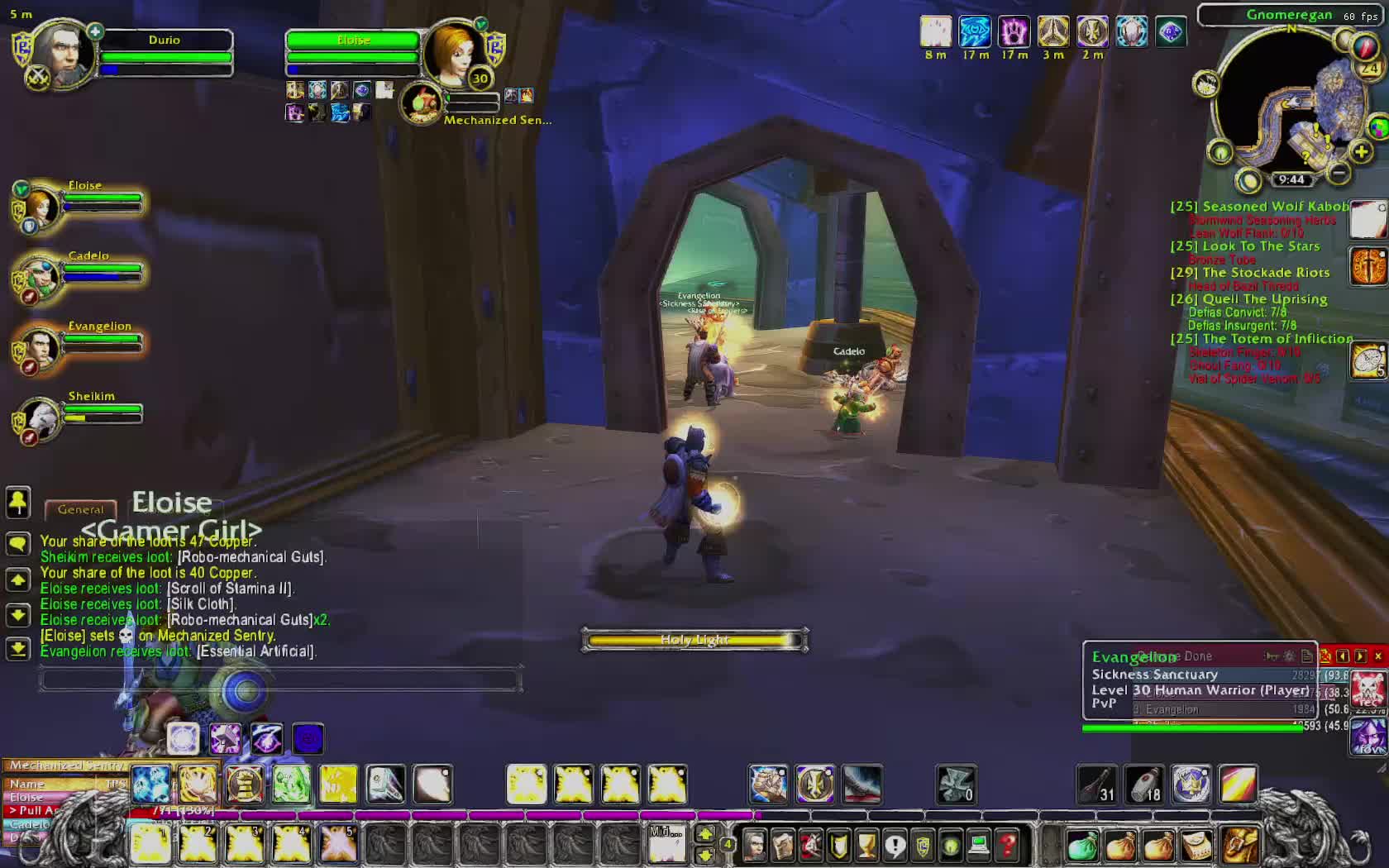Viewport: 1389px width, 868px height.
Task: Open the achievements trophy micro button
Action: point(866,845)
